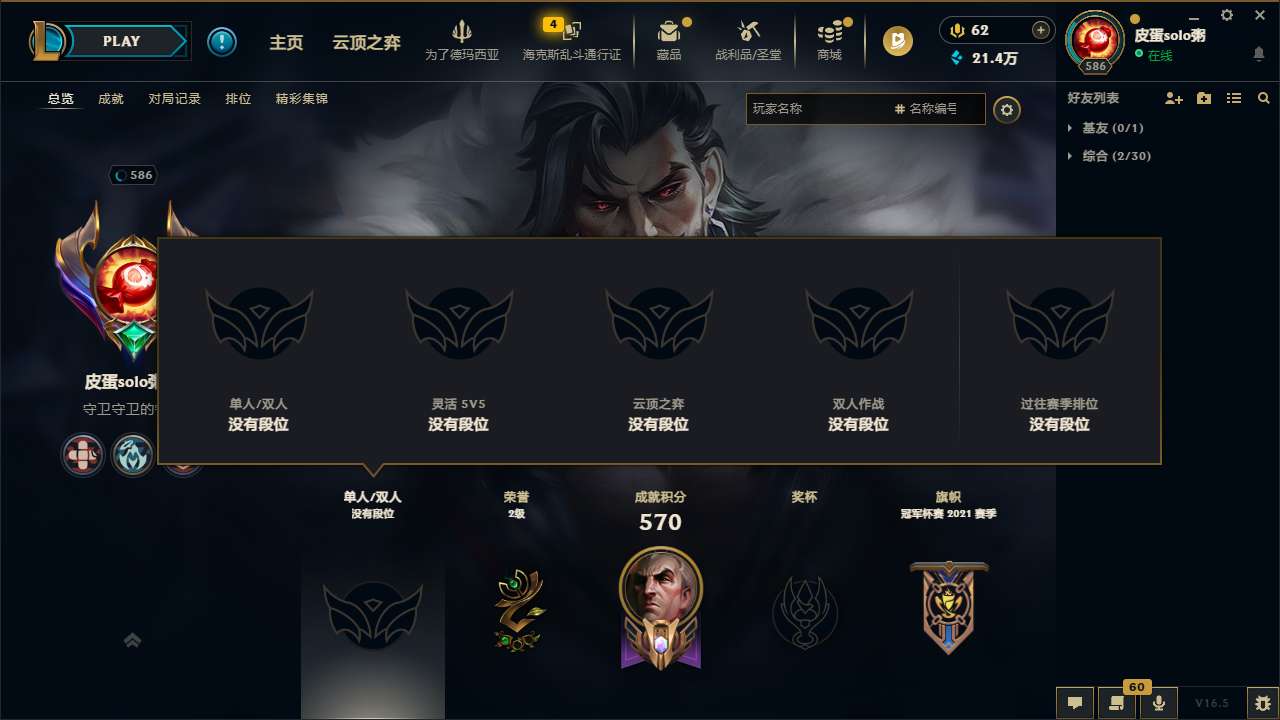
Task: Mute the microphone in the bottom bar
Action: tap(1160, 703)
